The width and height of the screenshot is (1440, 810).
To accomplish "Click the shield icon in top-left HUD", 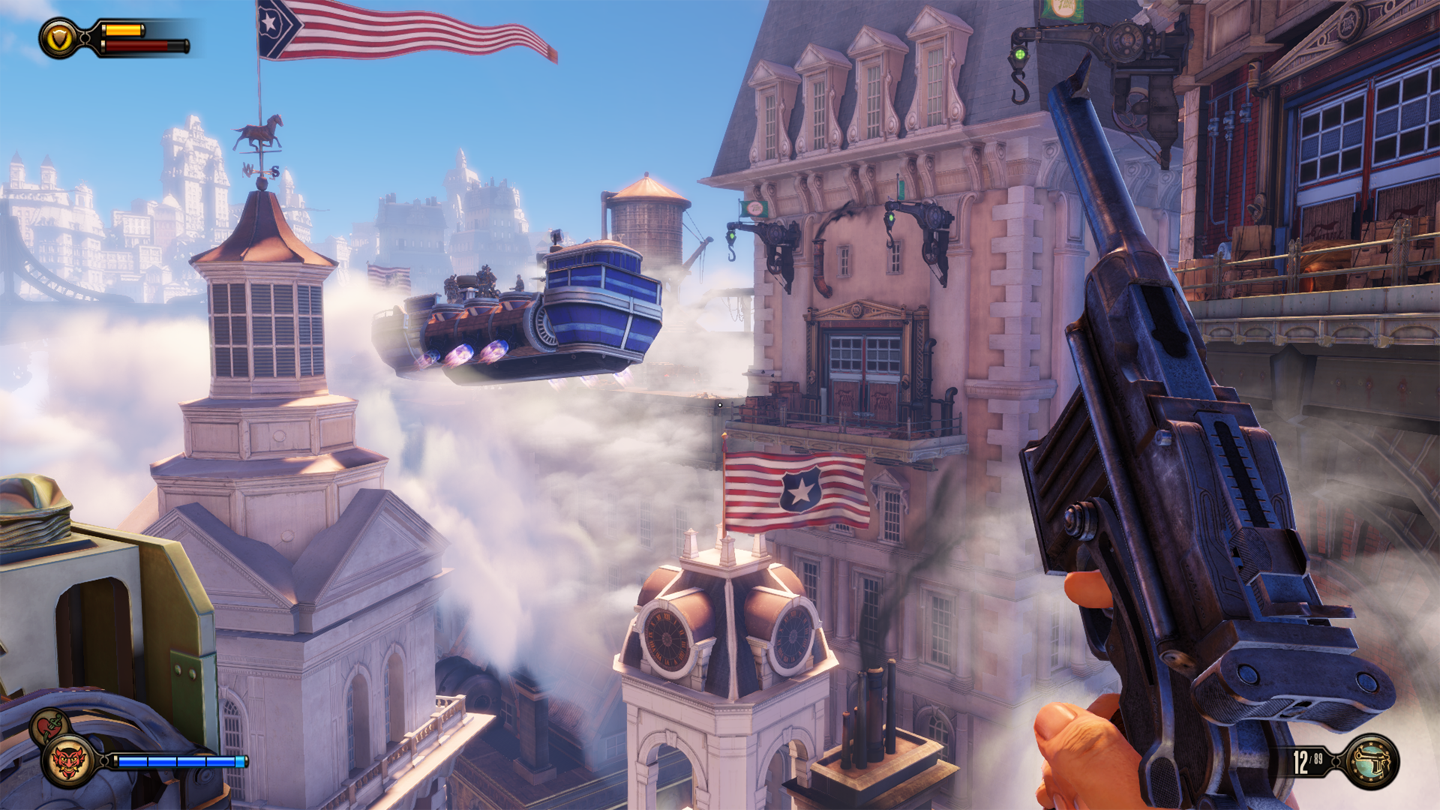I will tap(58, 37).
